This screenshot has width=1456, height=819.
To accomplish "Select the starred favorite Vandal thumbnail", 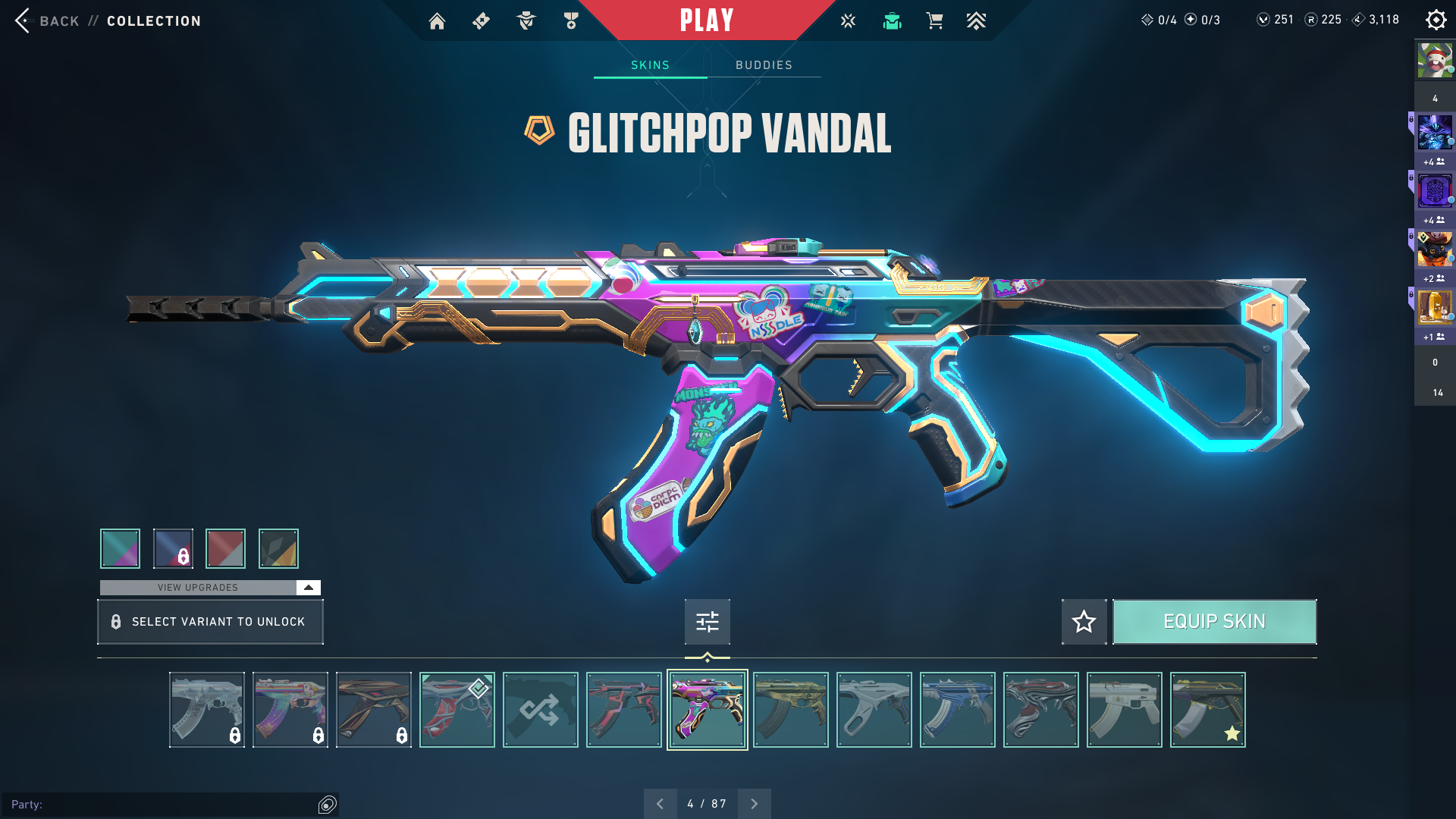I will (x=1207, y=710).
